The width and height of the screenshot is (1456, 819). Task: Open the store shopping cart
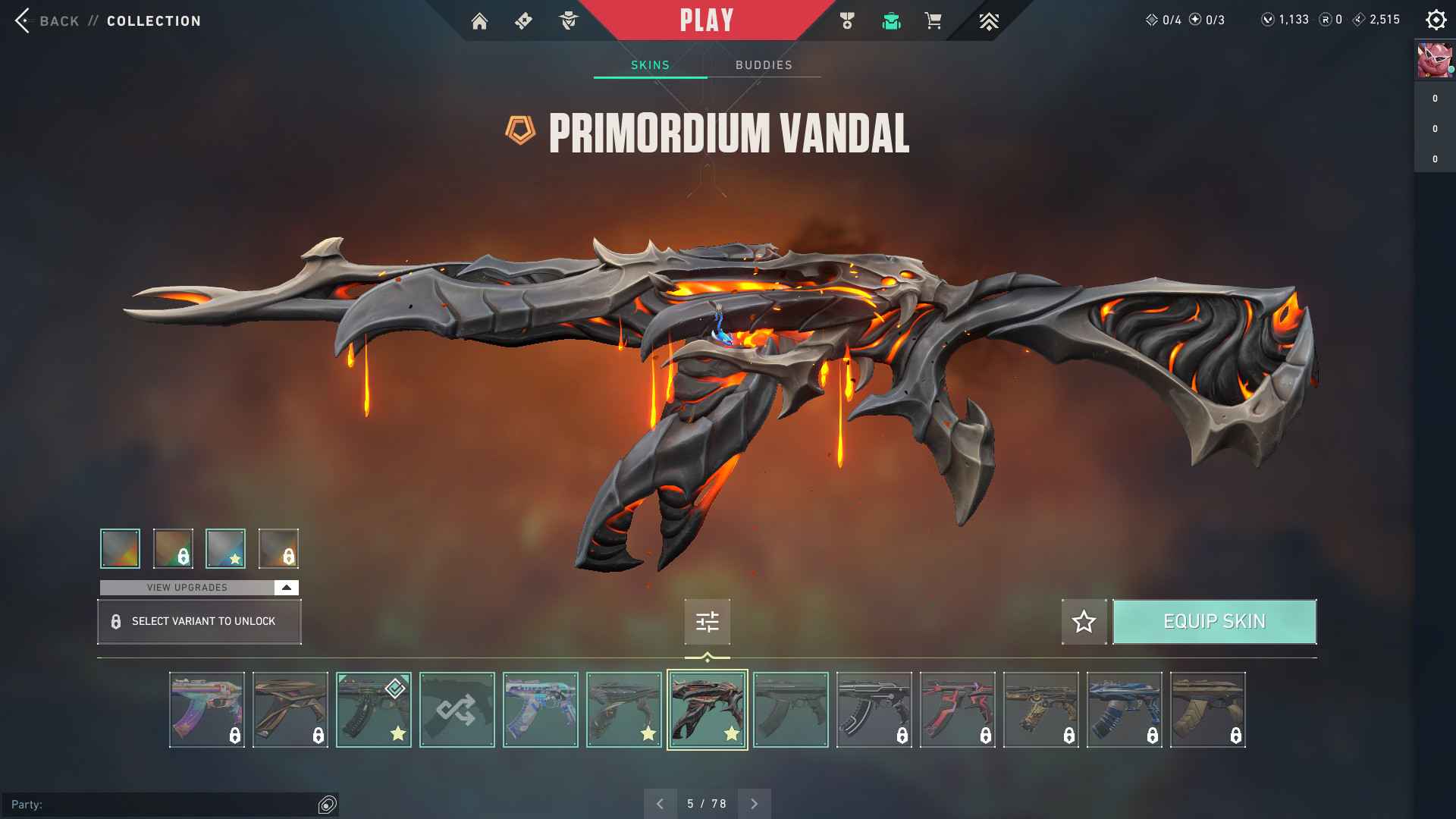tap(933, 21)
